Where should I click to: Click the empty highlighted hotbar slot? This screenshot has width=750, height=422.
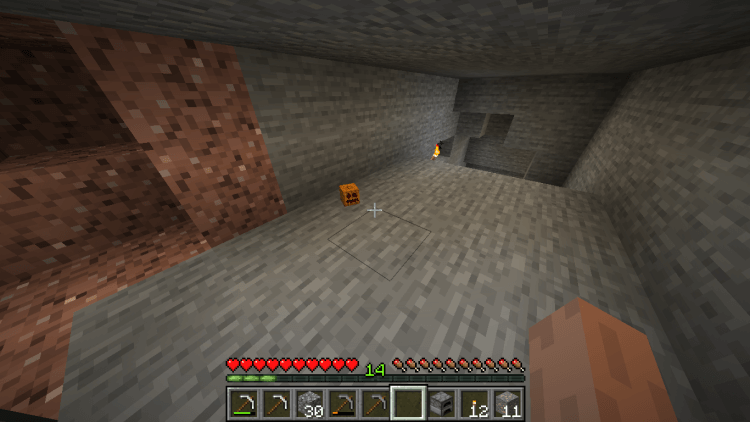coord(408,404)
